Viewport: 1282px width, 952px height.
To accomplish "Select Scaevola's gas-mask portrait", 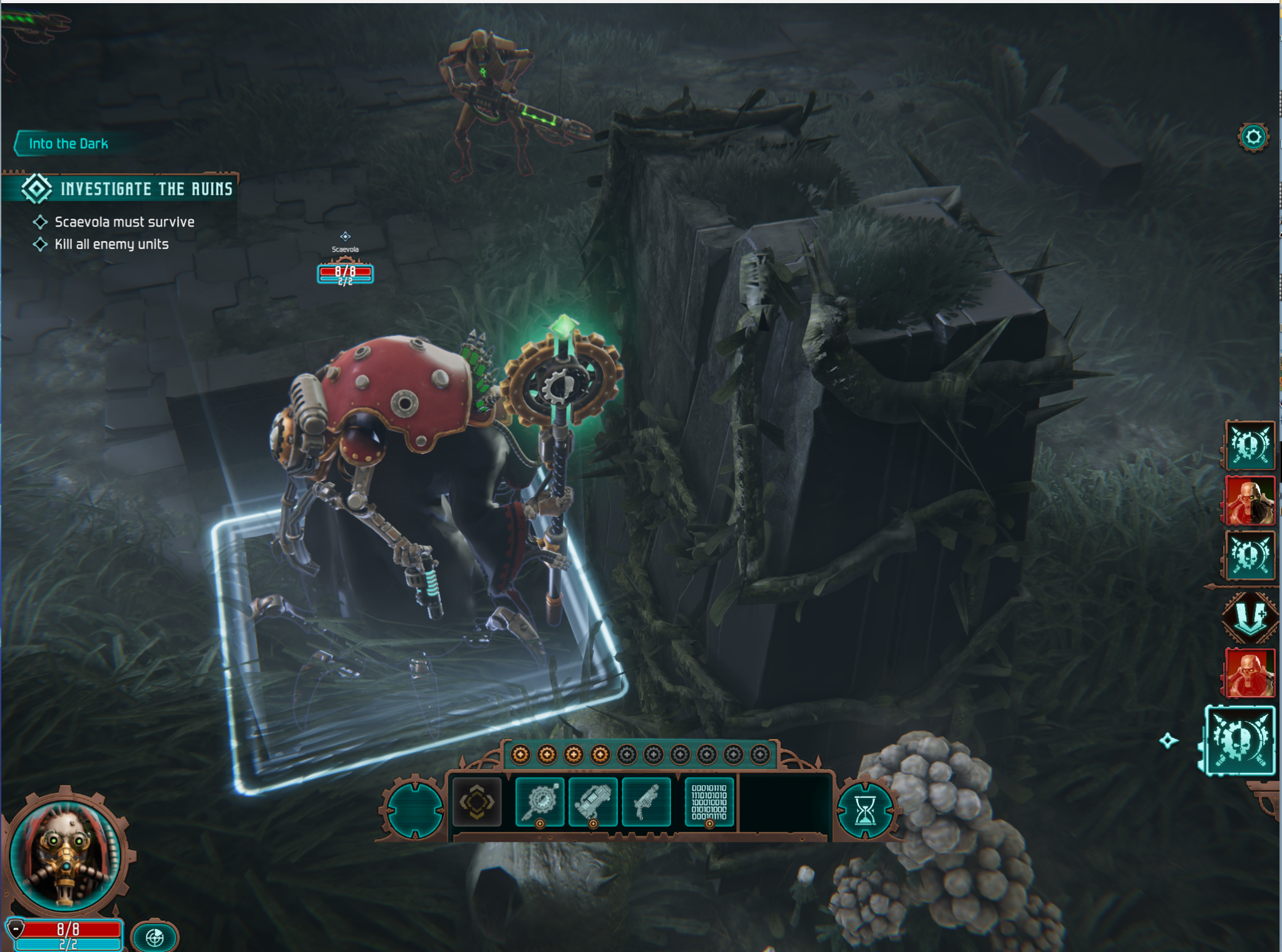I will click(x=66, y=855).
